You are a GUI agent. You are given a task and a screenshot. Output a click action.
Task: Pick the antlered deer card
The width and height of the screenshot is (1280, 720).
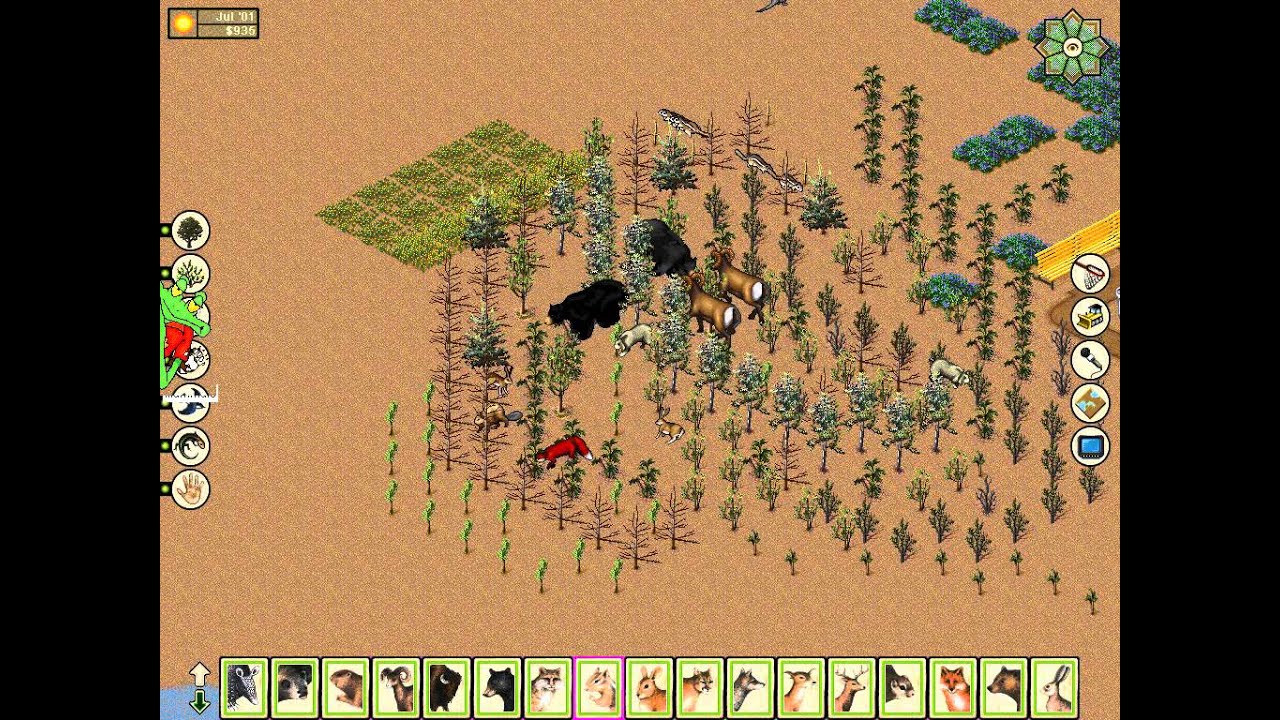point(852,687)
